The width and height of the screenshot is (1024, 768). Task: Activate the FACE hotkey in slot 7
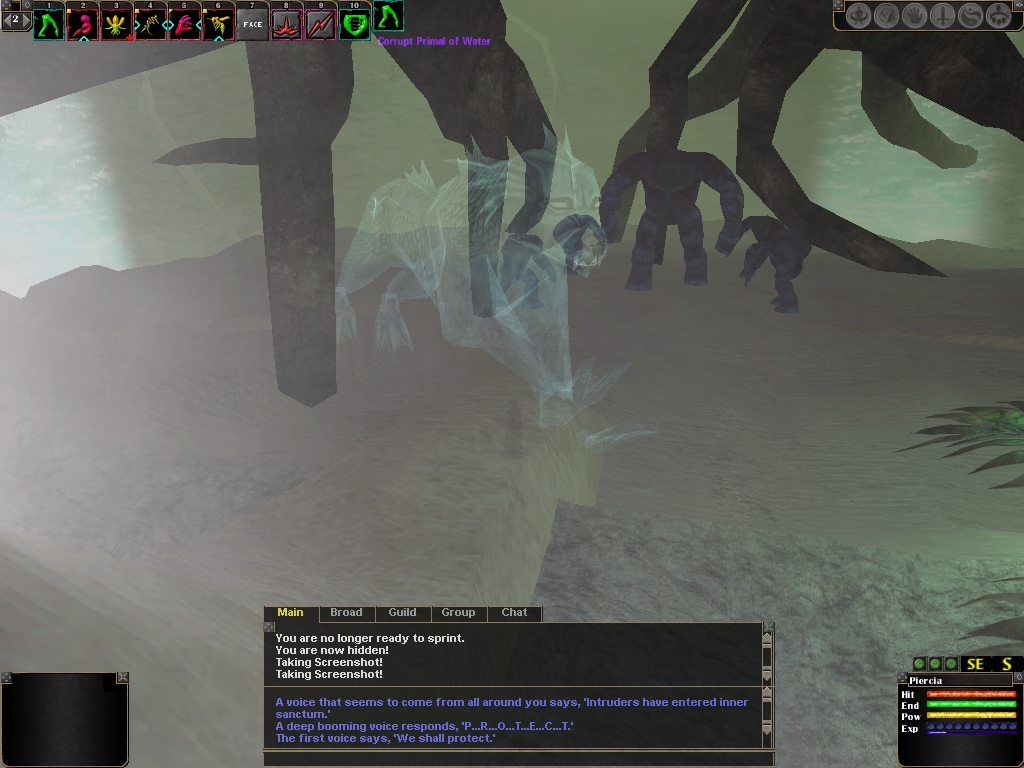(253, 24)
